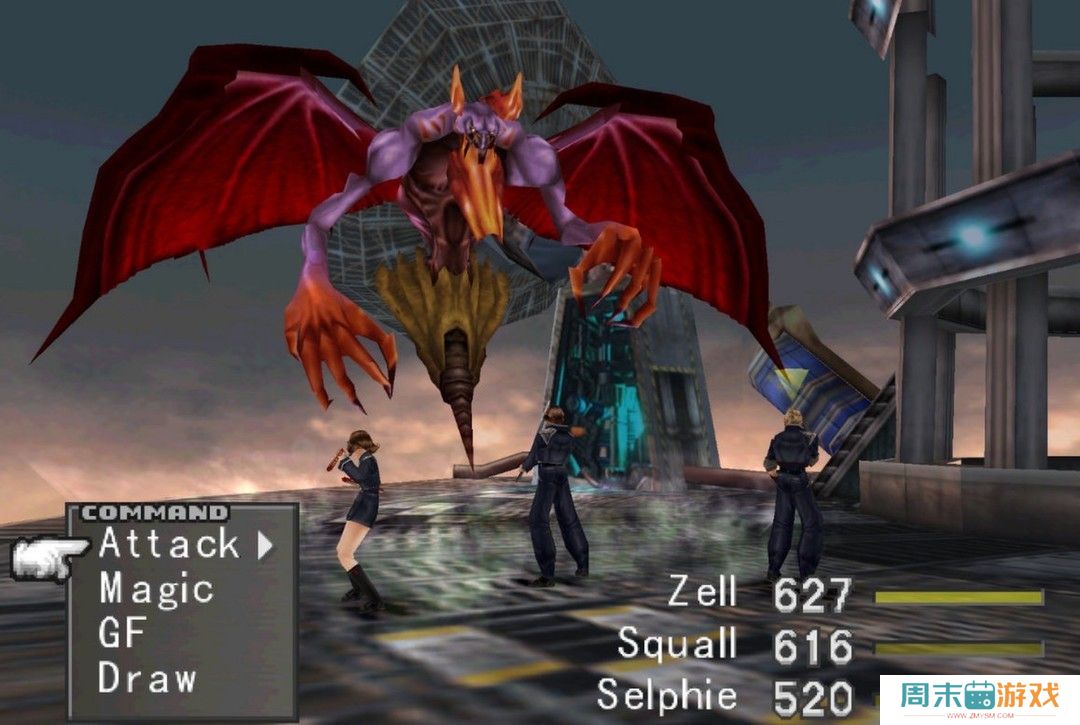Select Selphie in the party list

pos(666,694)
